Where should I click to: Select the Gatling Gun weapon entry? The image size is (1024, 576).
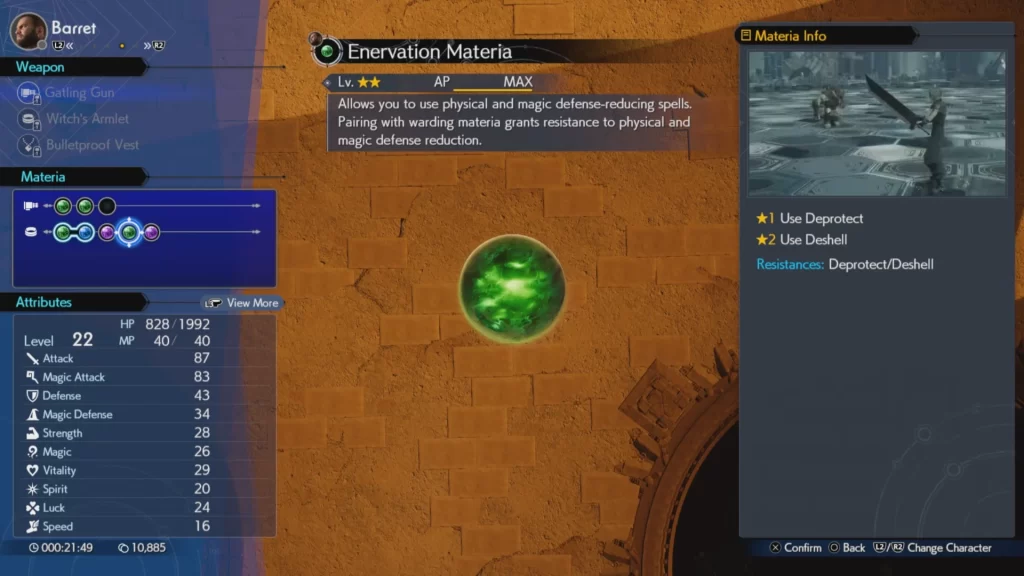tap(78, 93)
